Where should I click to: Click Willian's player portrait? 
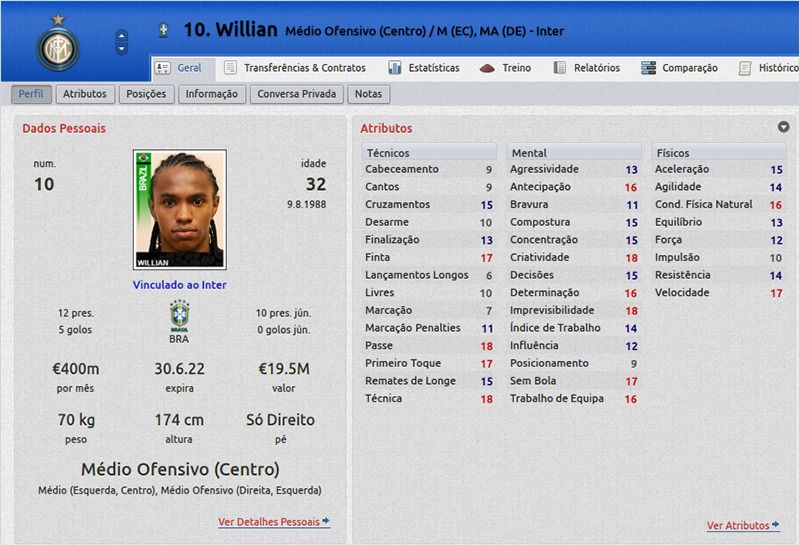[180, 209]
